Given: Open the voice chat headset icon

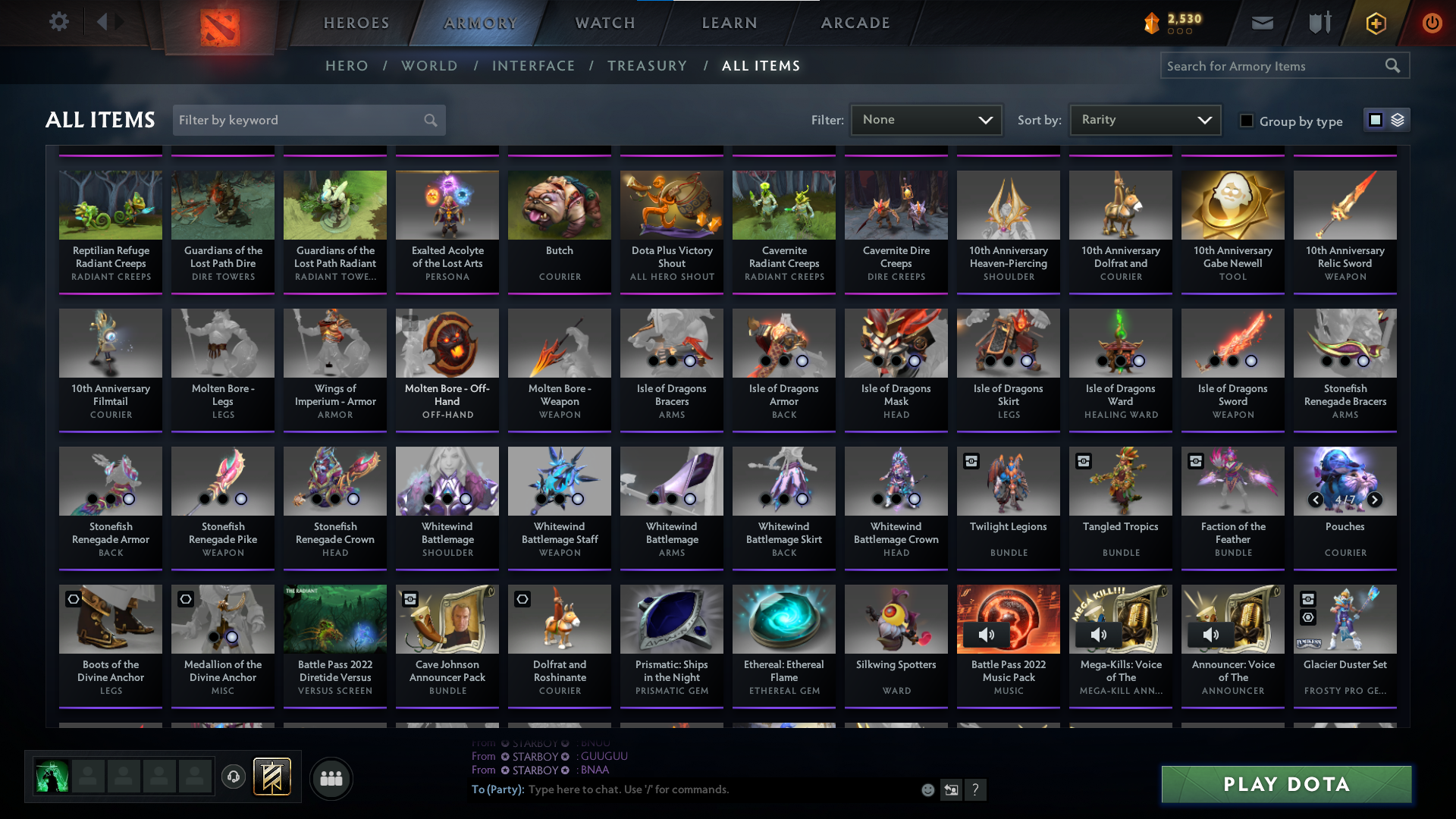Looking at the screenshot, I should tap(234, 778).
